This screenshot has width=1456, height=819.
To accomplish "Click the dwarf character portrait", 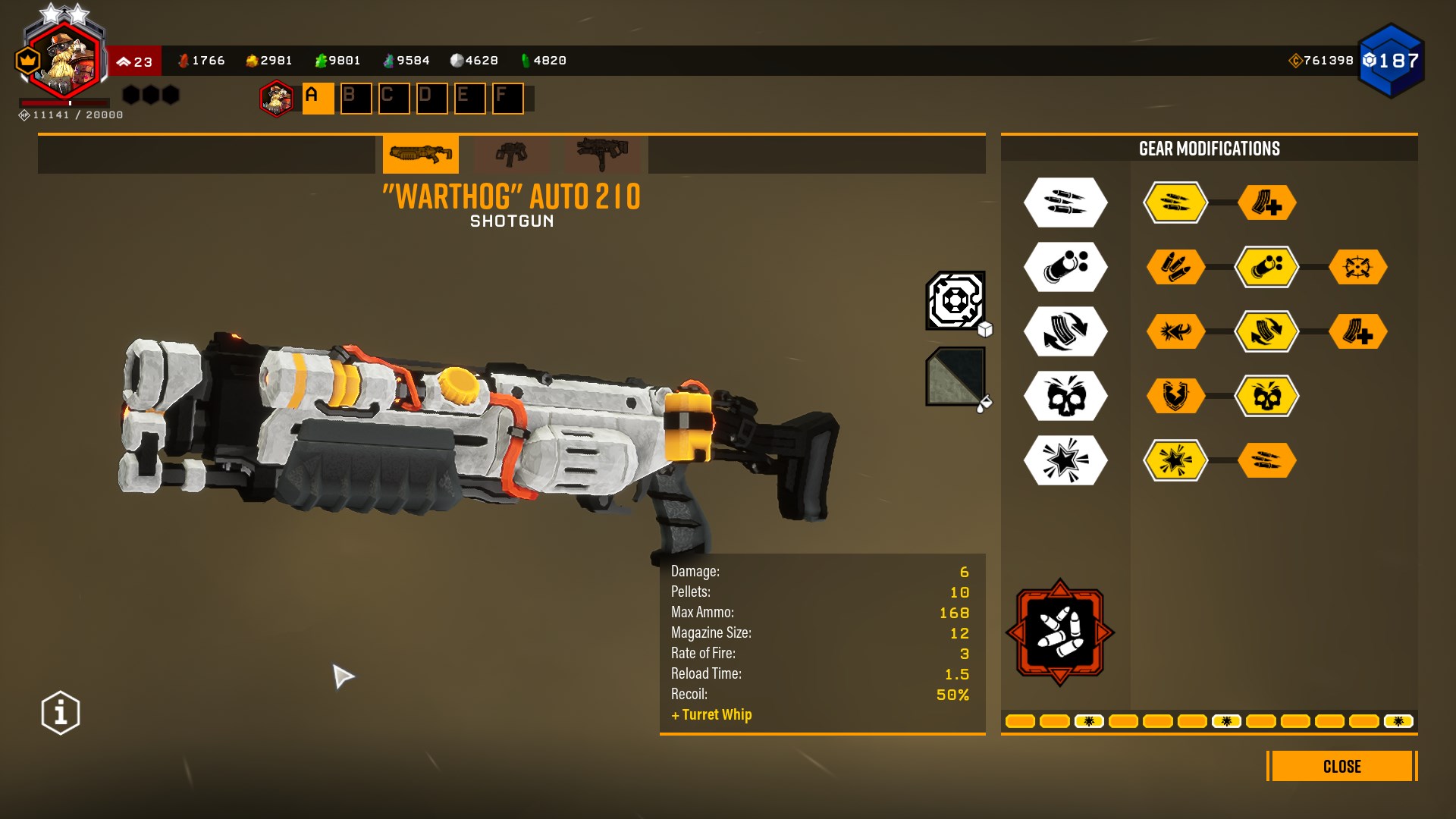I will tap(64, 61).
